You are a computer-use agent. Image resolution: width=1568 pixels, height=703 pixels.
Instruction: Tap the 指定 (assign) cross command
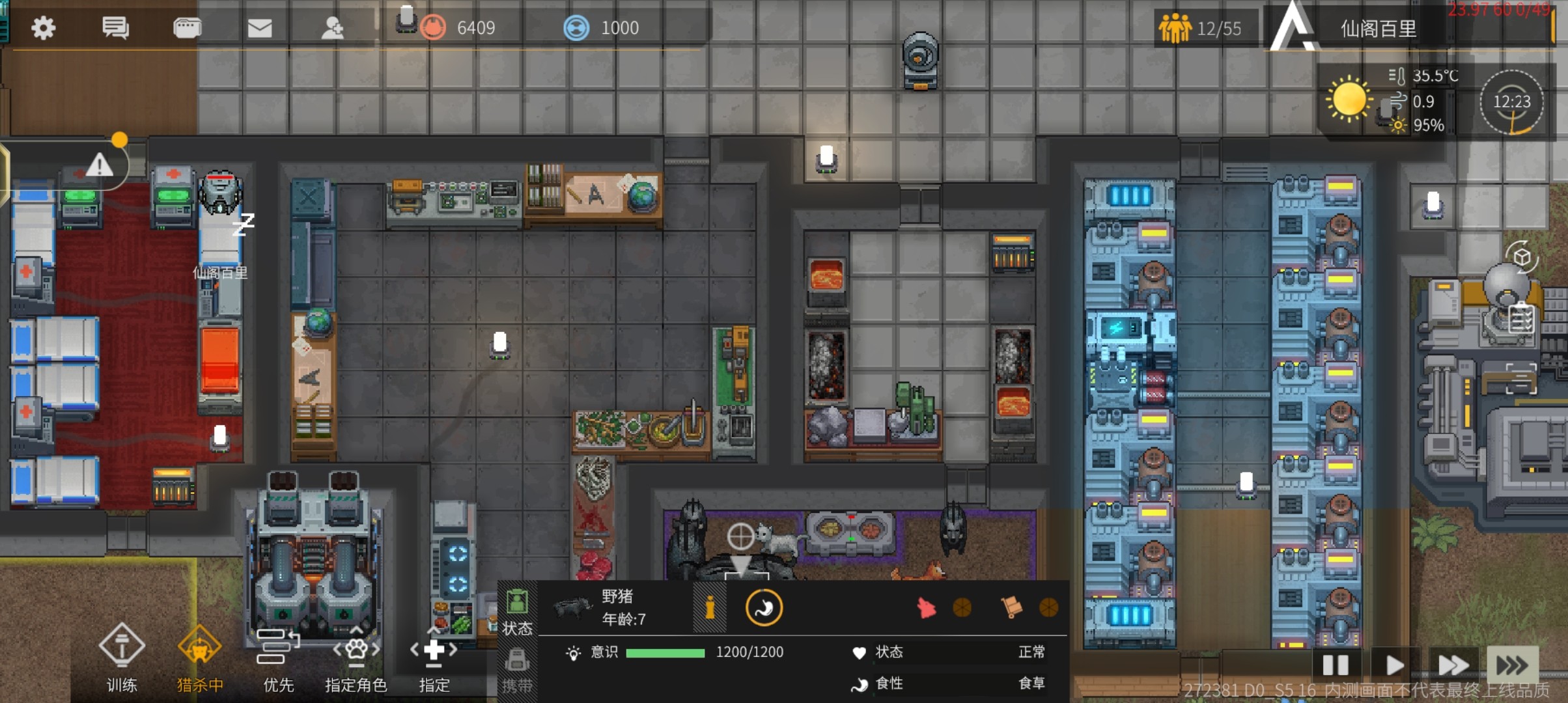(x=434, y=657)
